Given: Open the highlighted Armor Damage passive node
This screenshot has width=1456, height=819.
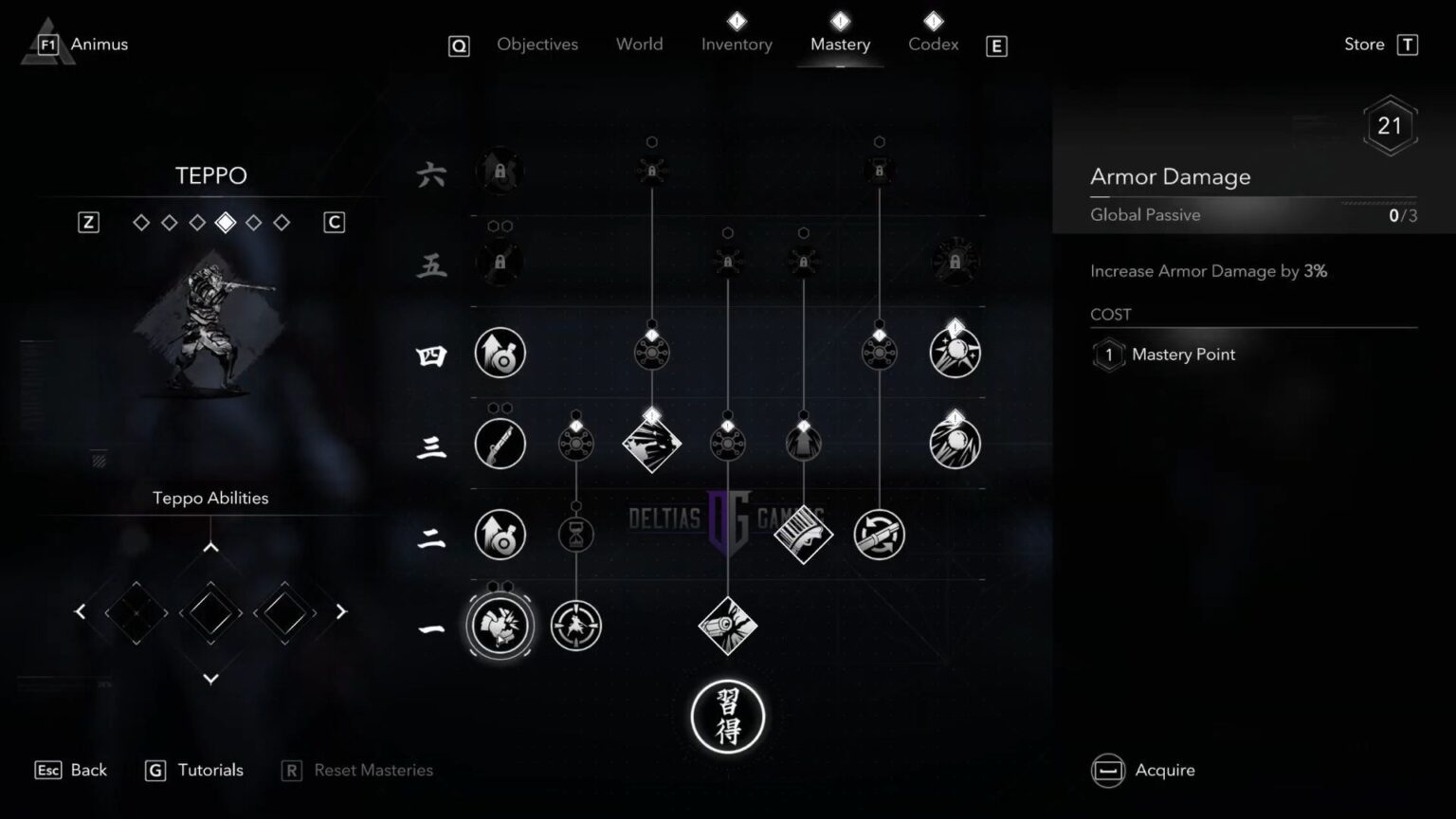Looking at the screenshot, I should 500,626.
